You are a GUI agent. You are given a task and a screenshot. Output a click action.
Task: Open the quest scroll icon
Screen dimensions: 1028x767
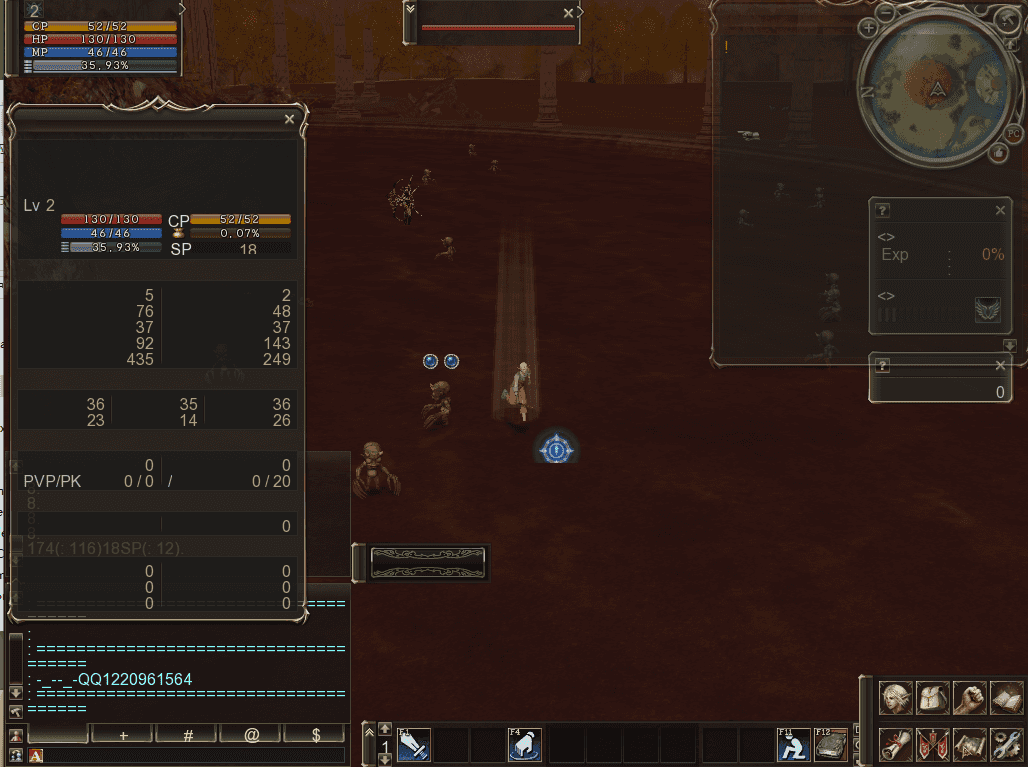pos(896,744)
